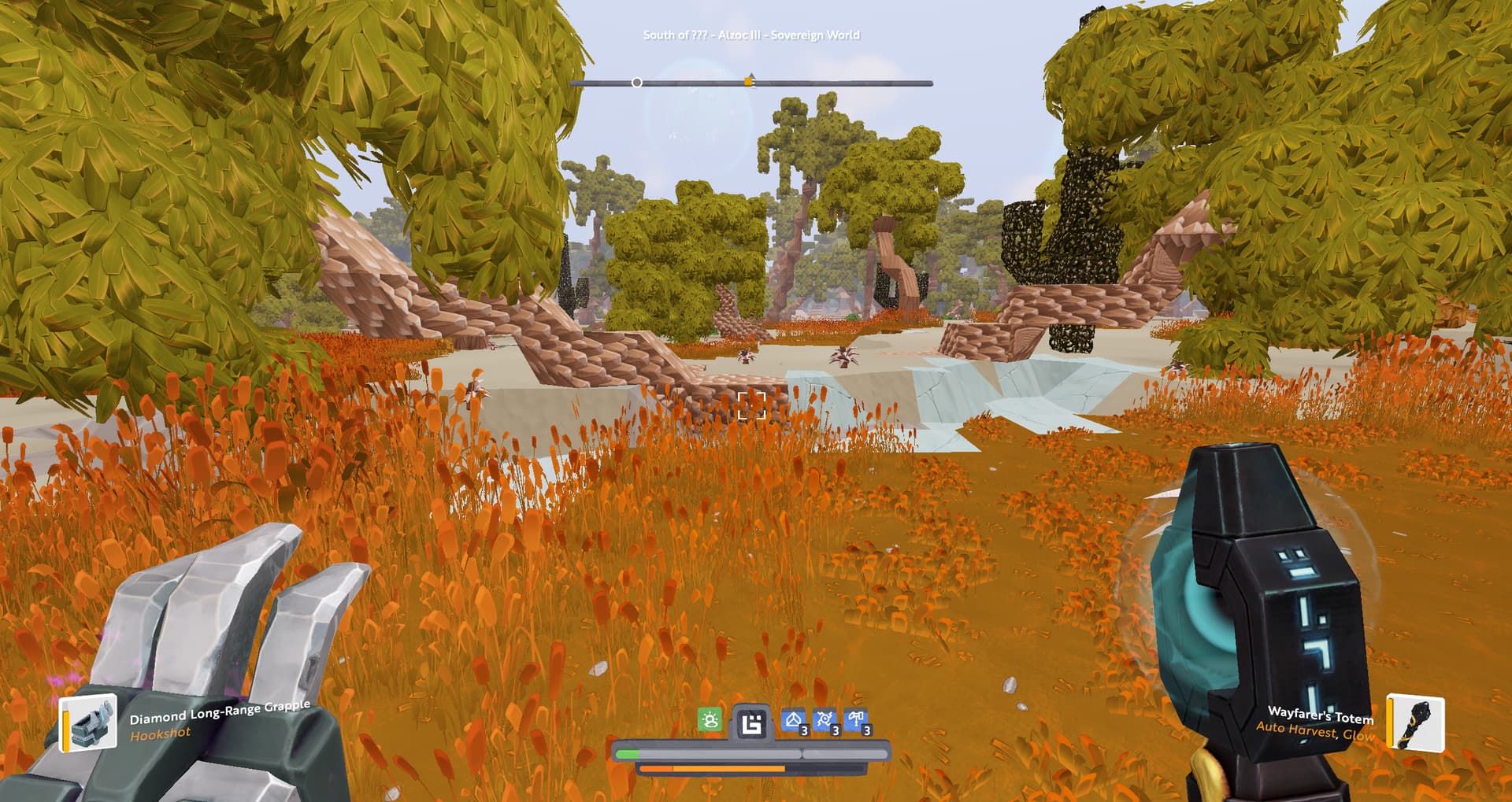The width and height of the screenshot is (1512, 802).
Task: Click the grey circle marker on compass
Action: [x=636, y=83]
